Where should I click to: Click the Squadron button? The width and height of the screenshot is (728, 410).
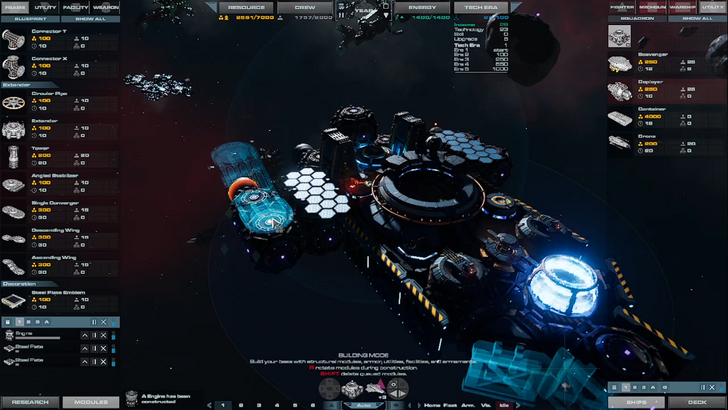click(636, 18)
